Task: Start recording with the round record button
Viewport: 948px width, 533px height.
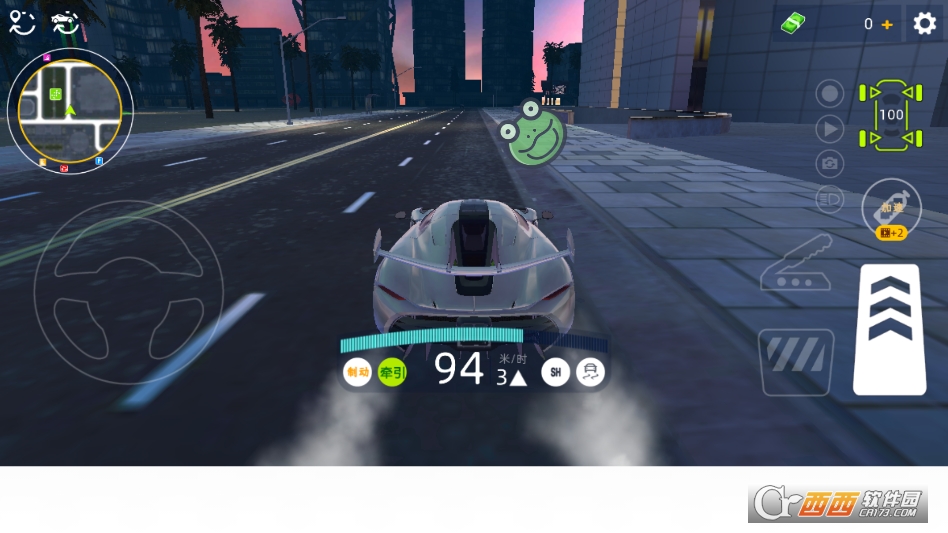Action: [830, 94]
